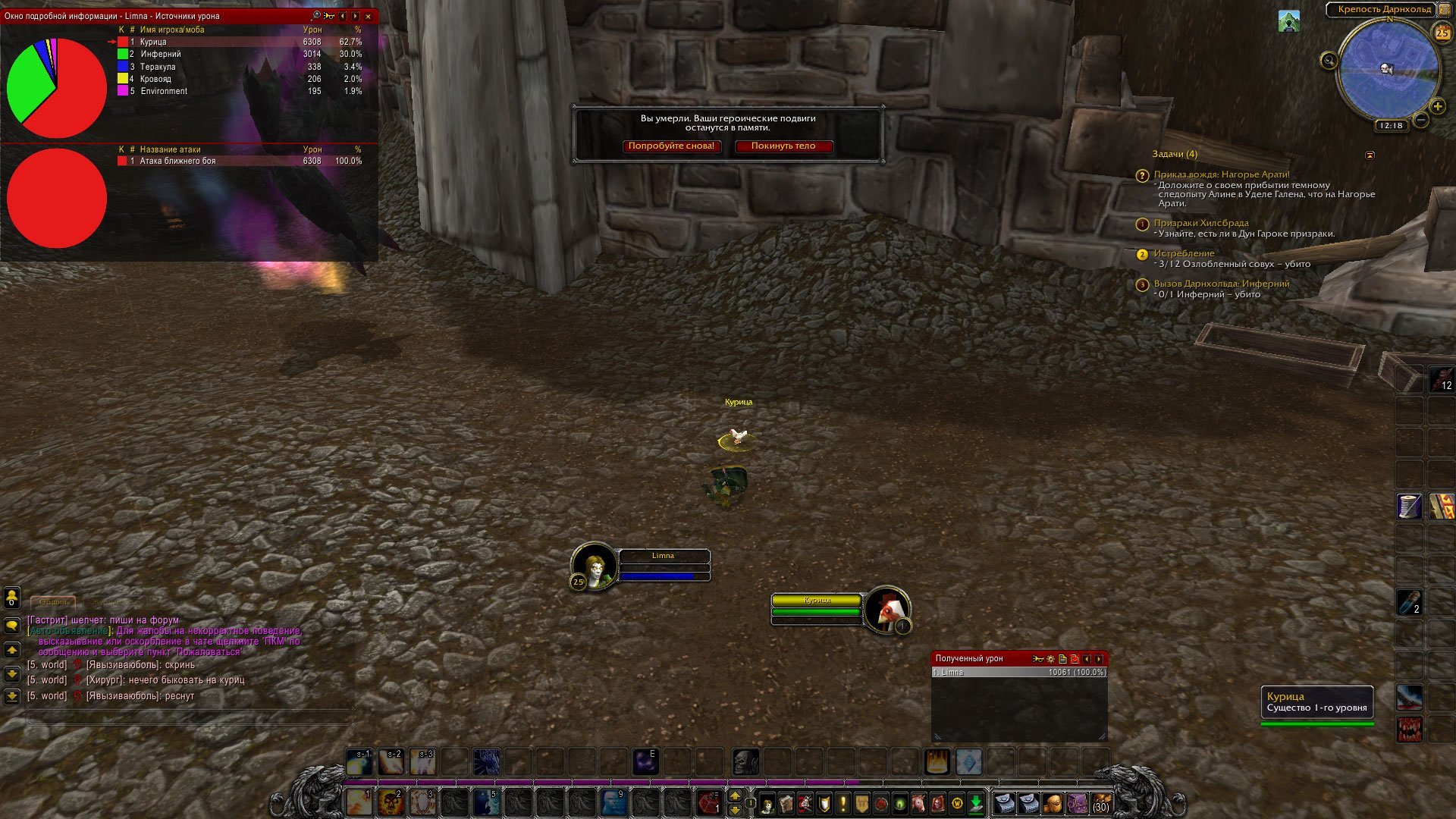Zoom out on the minimap
Screen dimensions: 1456x819
point(1421,120)
